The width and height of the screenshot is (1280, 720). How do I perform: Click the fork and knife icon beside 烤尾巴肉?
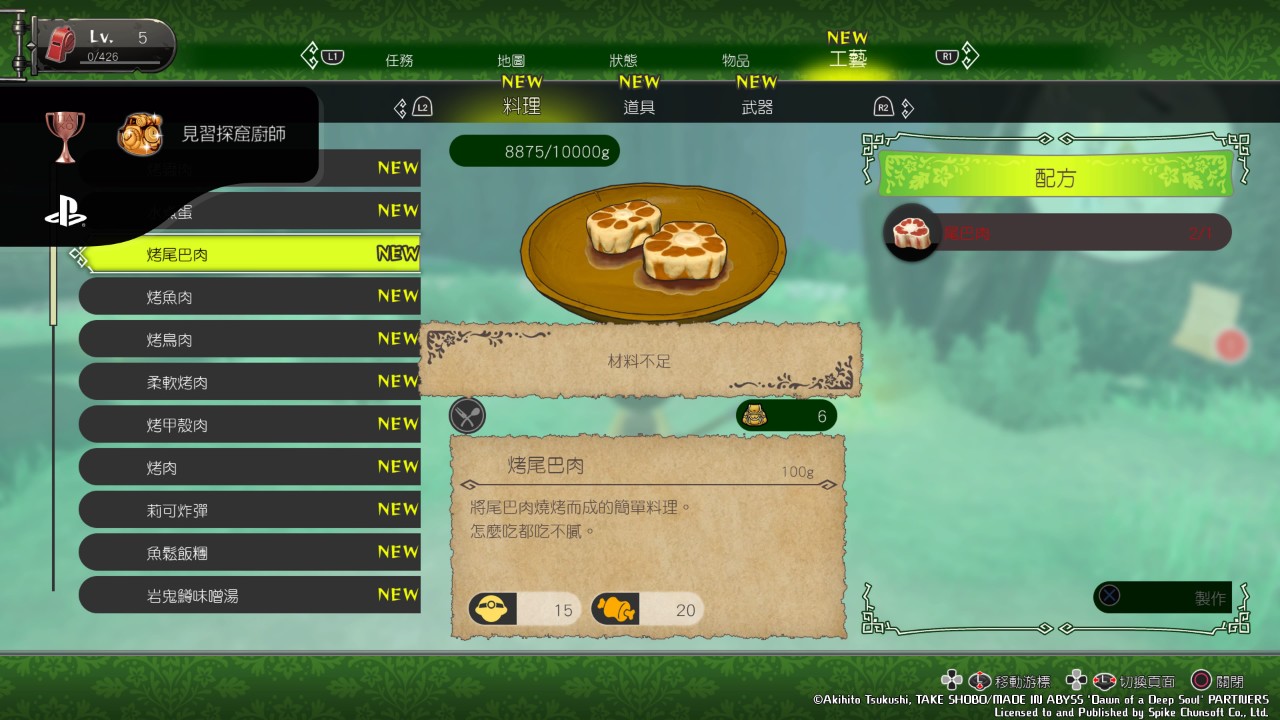467,415
